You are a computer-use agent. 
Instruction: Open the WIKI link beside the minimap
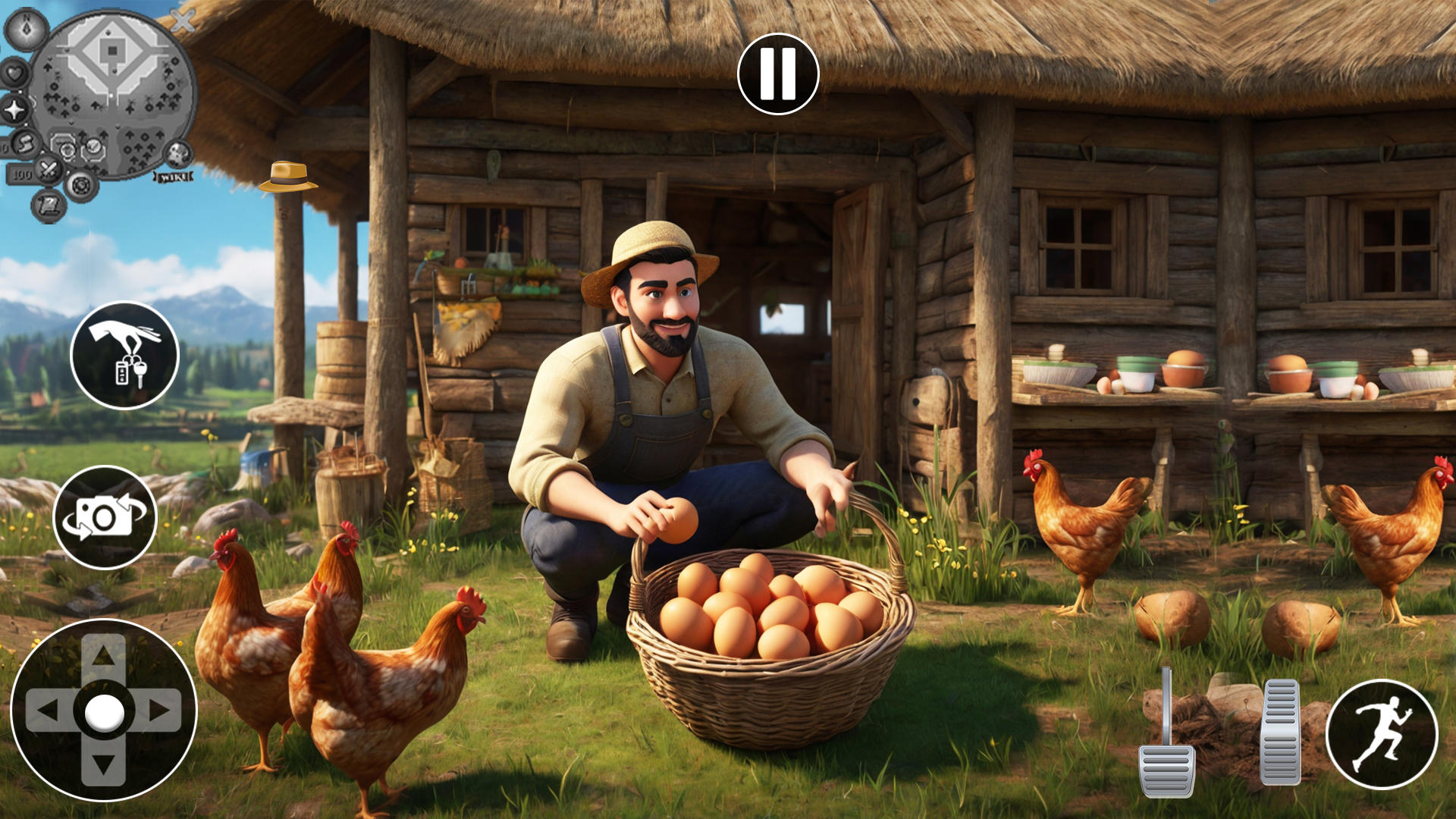[173, 177]
